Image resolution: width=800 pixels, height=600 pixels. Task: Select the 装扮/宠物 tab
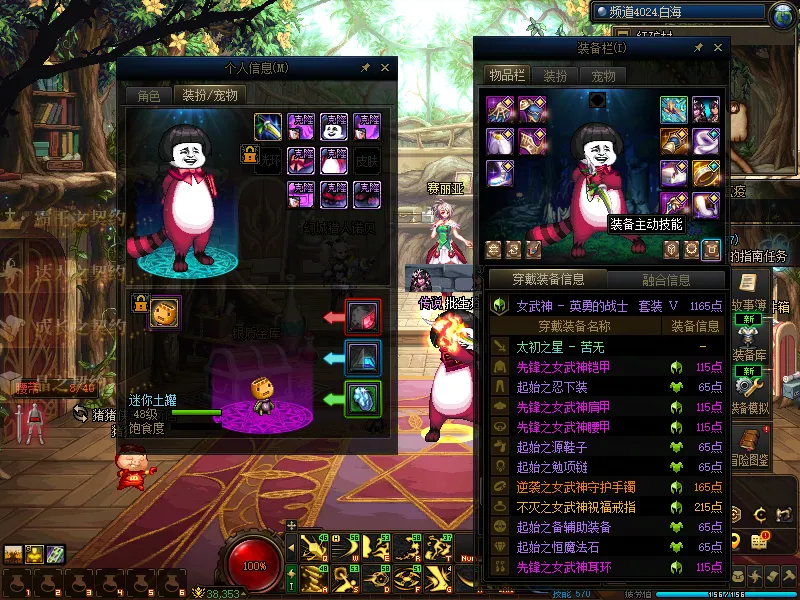(208, 96)
